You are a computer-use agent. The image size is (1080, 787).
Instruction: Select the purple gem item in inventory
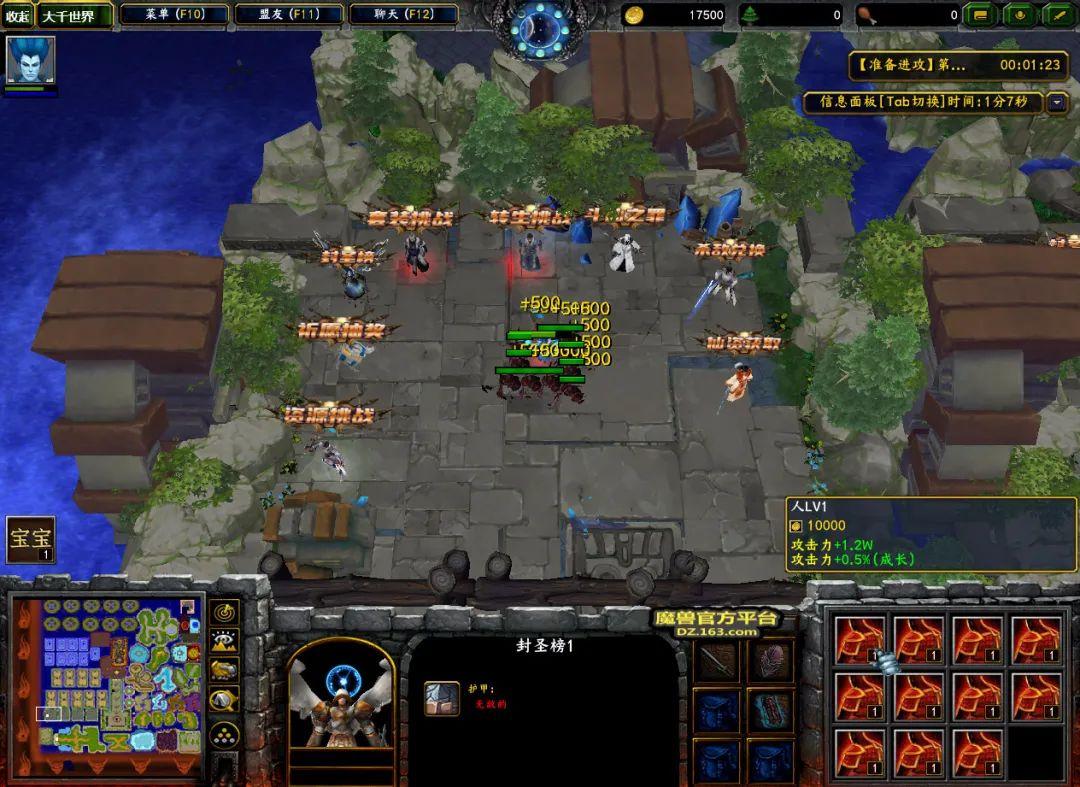point(770,661)
